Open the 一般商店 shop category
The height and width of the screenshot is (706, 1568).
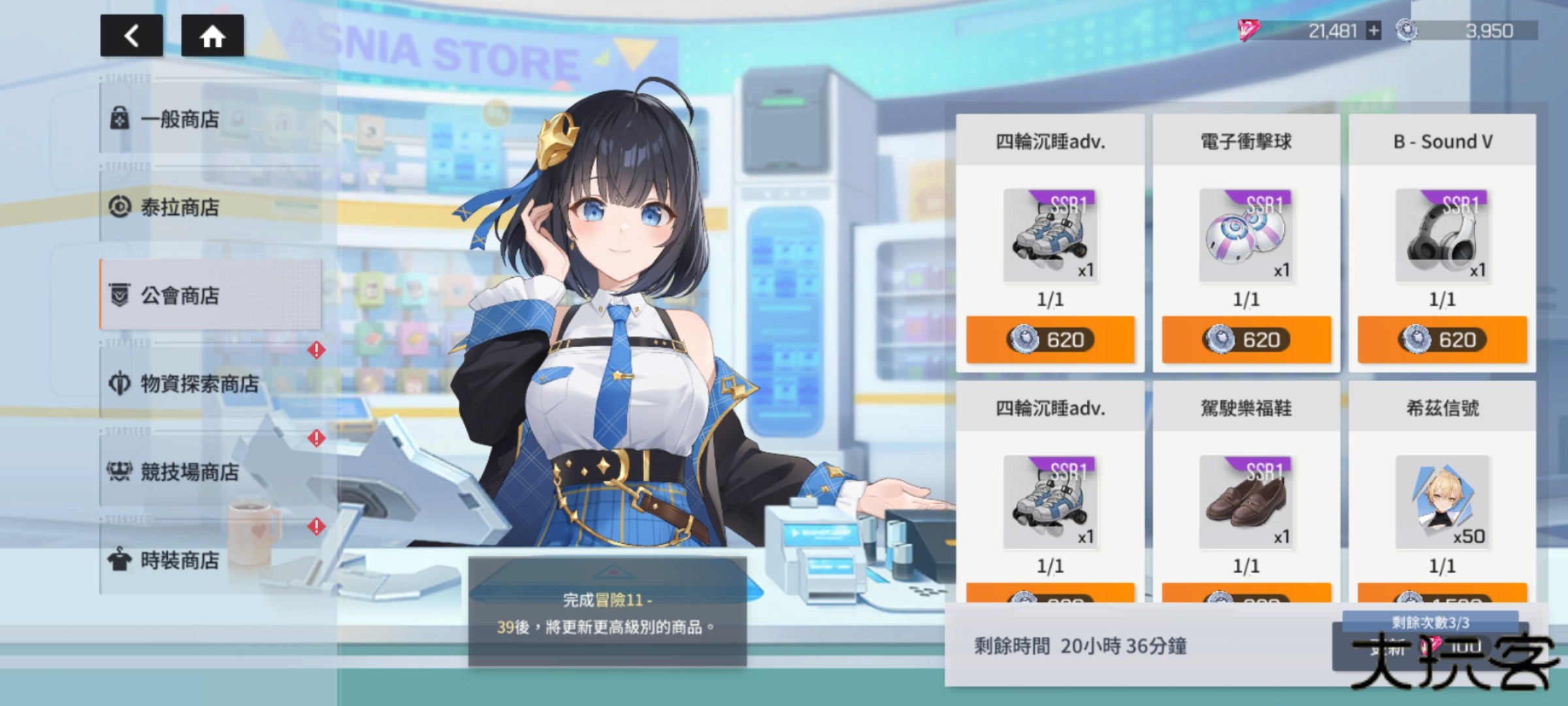point(180,120)
